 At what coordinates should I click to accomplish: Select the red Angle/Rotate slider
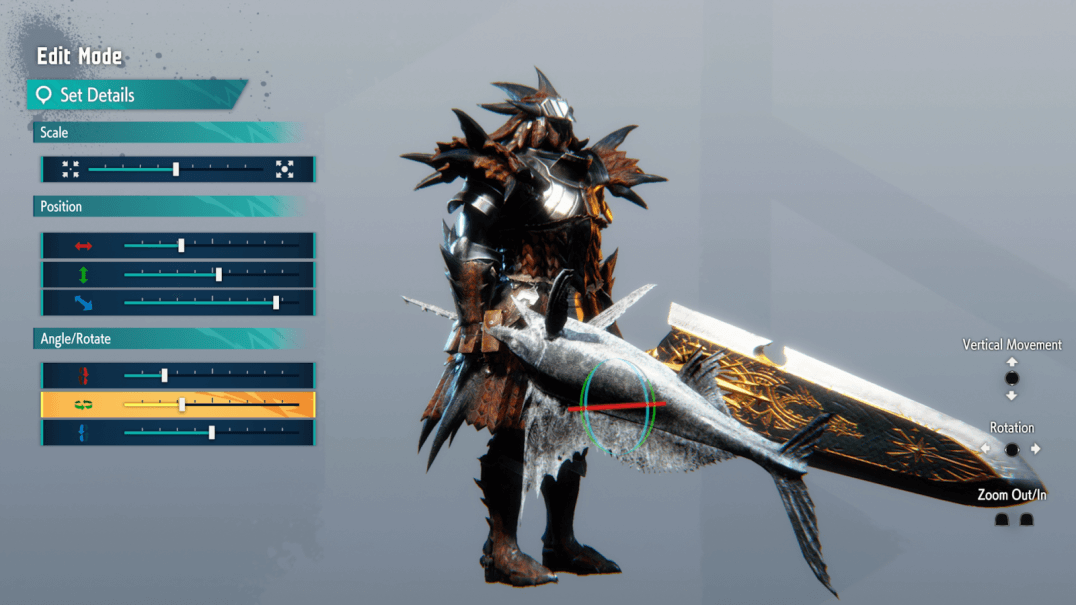210,375
